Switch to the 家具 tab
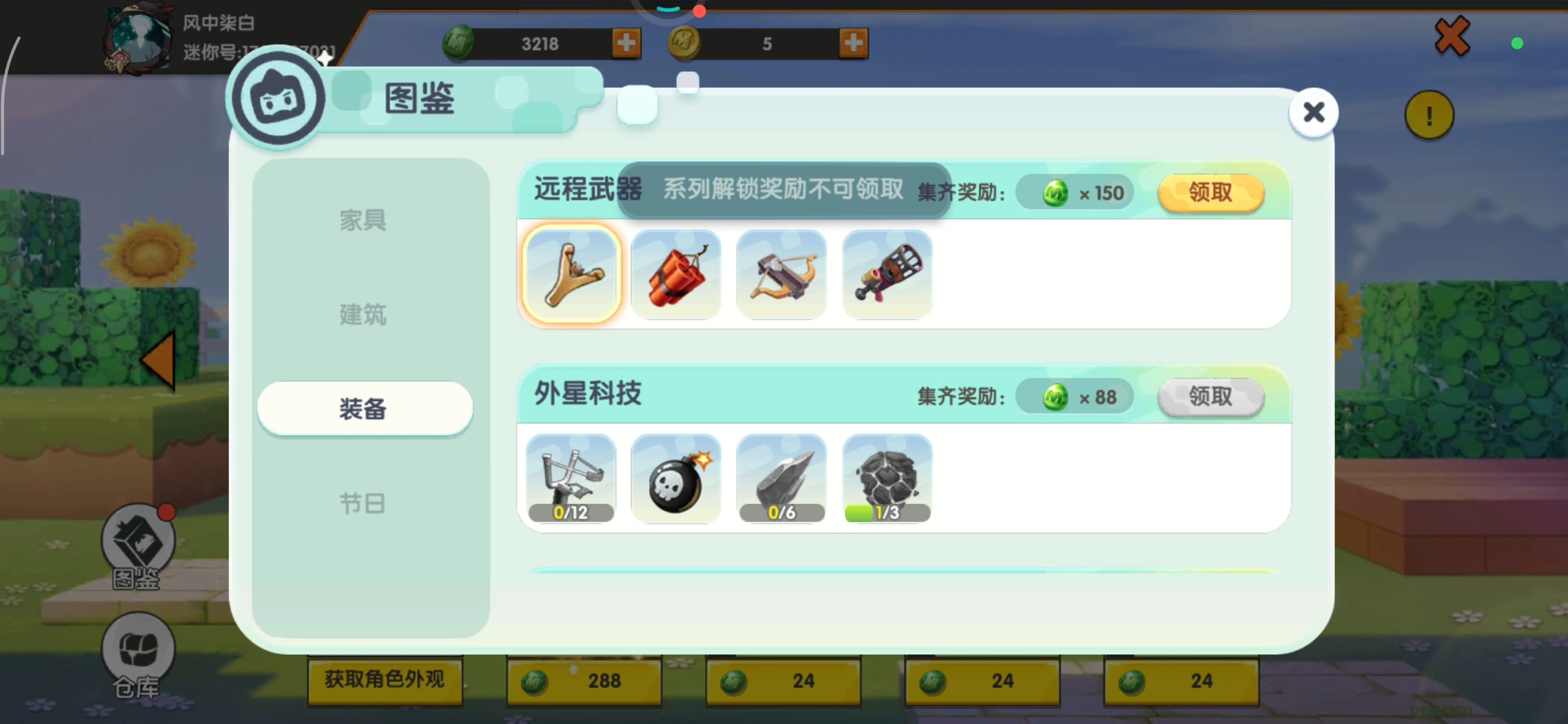 coord(363,221)
